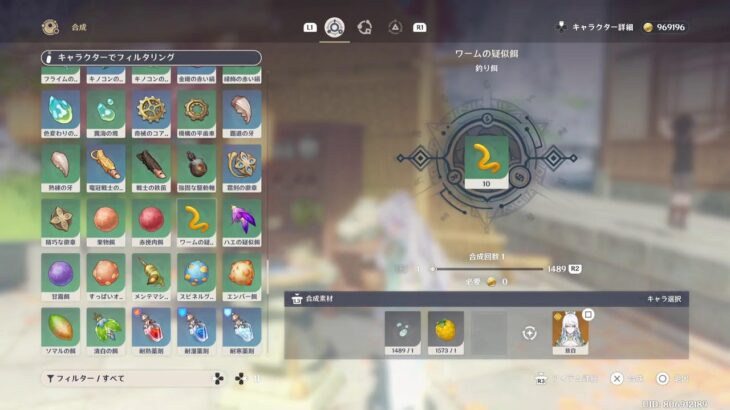This screenshot has height=410, width=730.
Task: Select the 耐熱薬剤 red potion recipe
Action: coord(151,327)
